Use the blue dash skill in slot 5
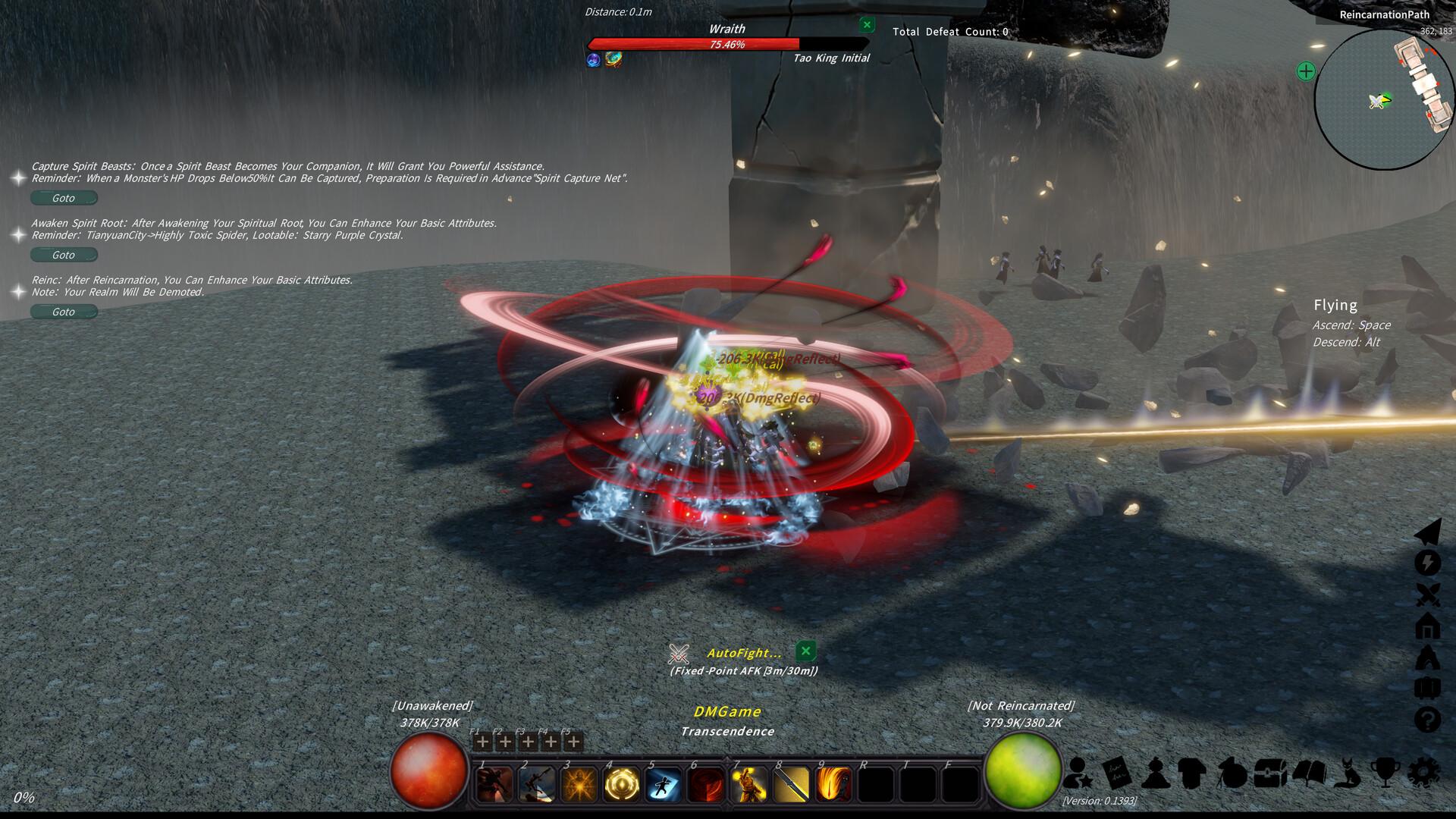Image resolution: width=1456 pixels, height=819 pixels. point(664,783)
